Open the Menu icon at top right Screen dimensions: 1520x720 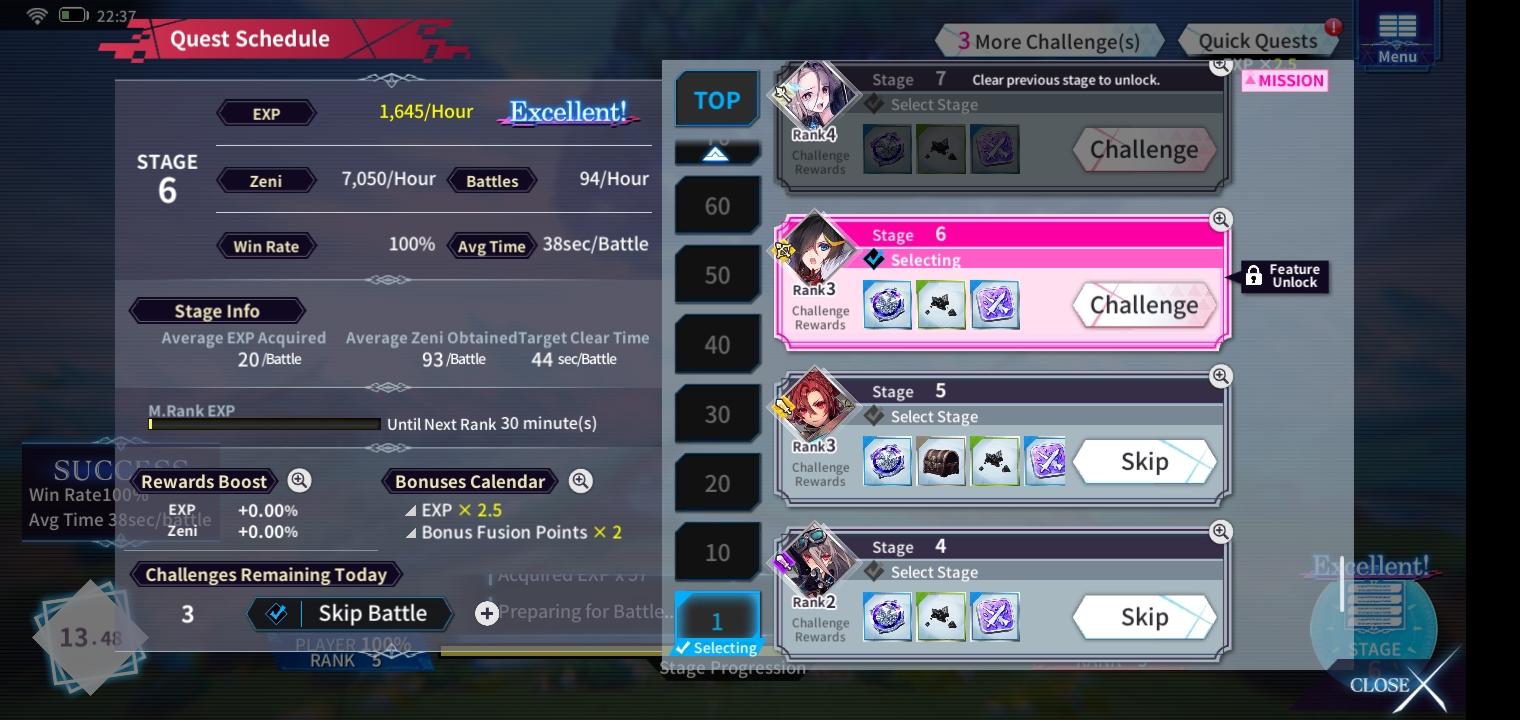click(x=1397, y=30)
